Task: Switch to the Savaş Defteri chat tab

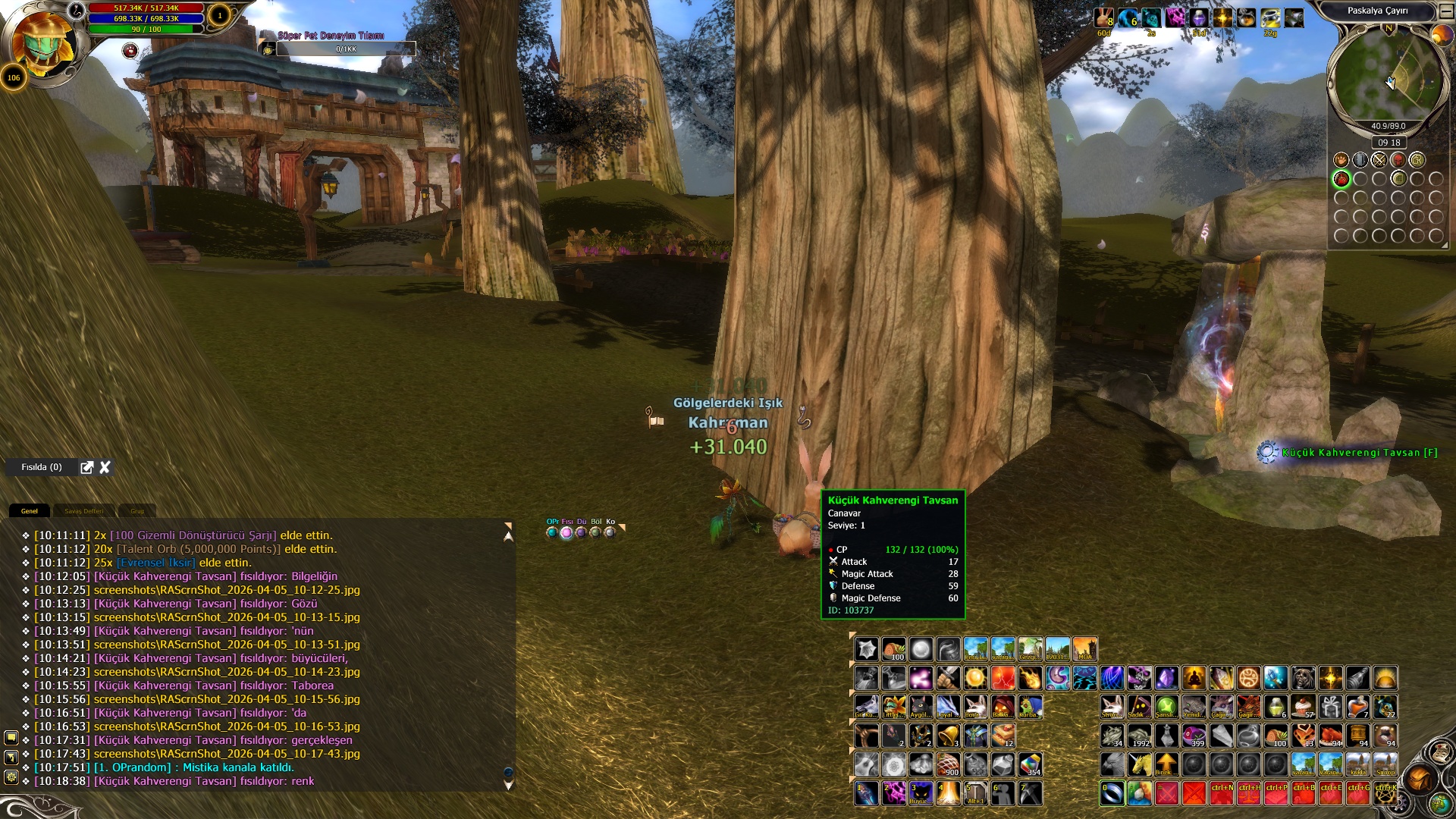Action: click(83, 511)
